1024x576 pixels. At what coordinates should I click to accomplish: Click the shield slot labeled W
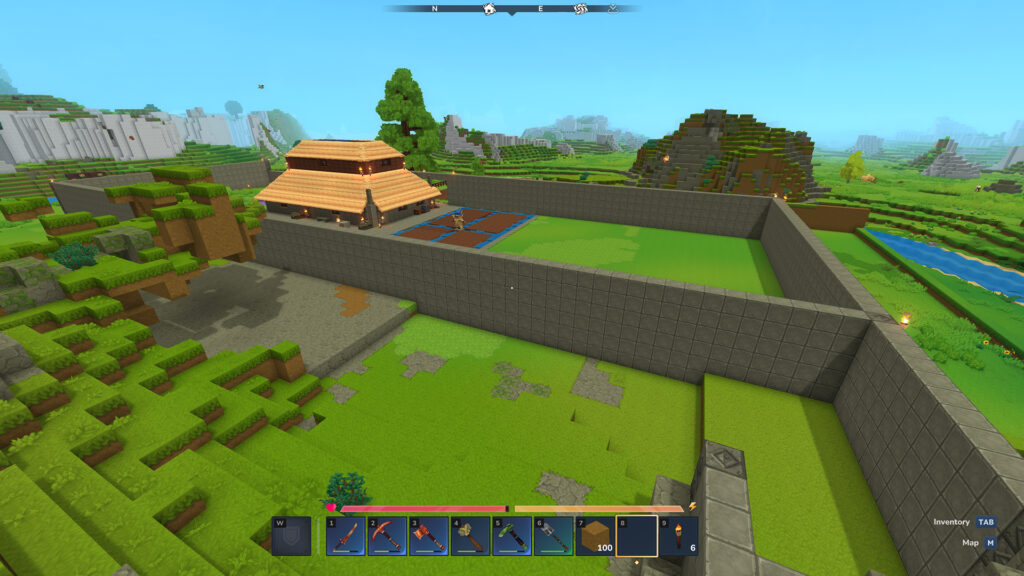point(290,536)
